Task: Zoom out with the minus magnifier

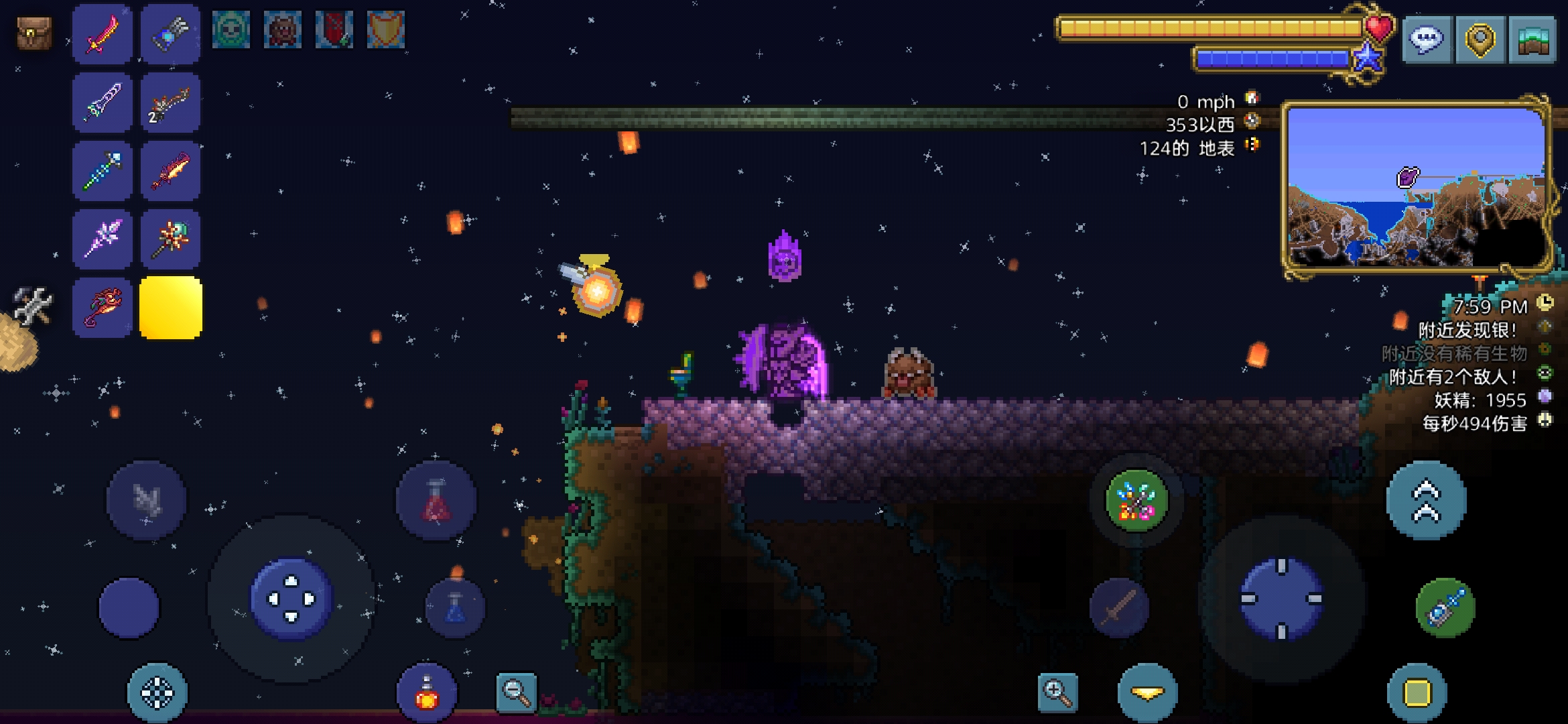Action: pyautogui.click(x=516, y=692)
